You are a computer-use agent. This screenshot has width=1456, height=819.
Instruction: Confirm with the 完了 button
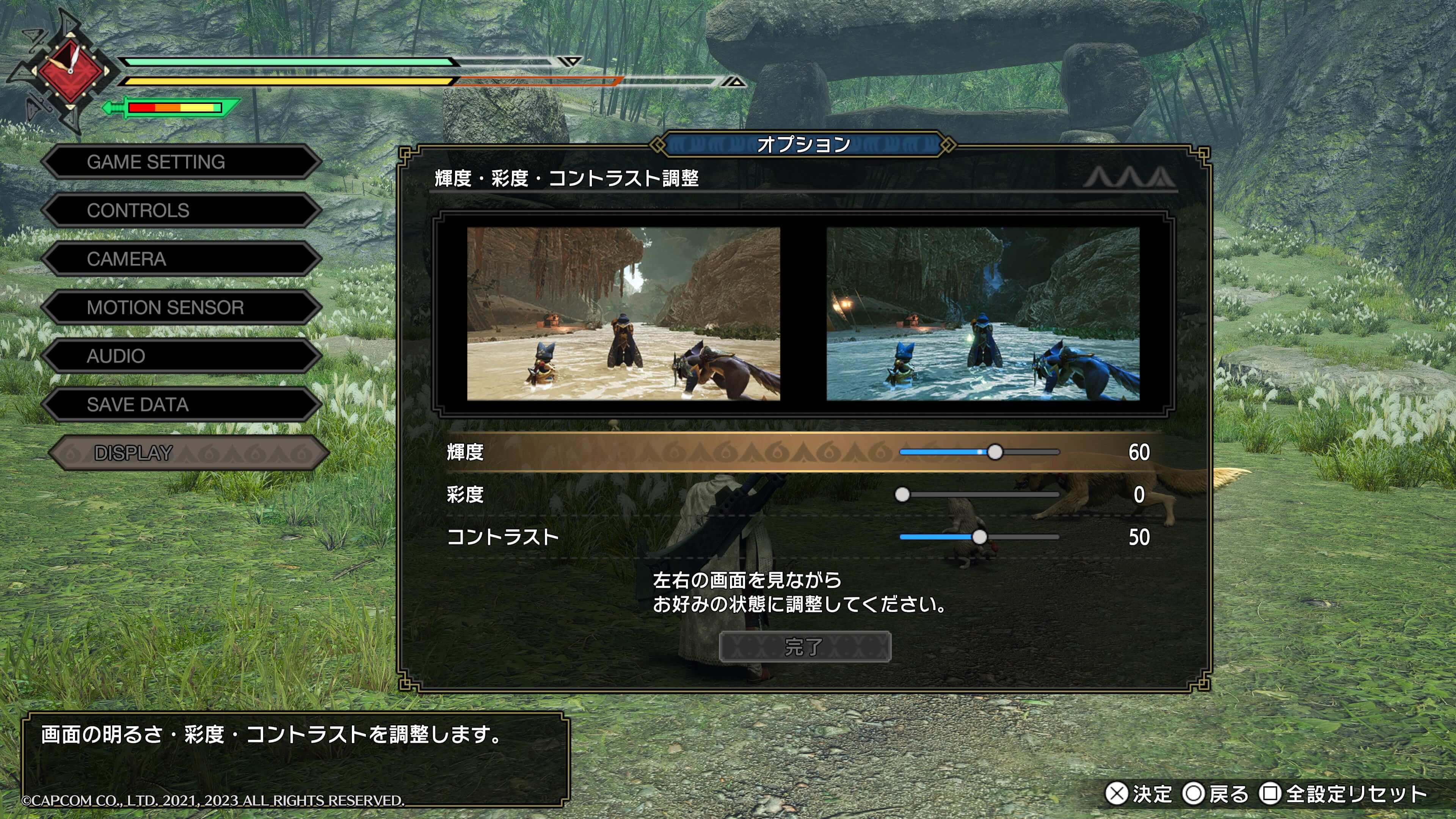(804, 646)
